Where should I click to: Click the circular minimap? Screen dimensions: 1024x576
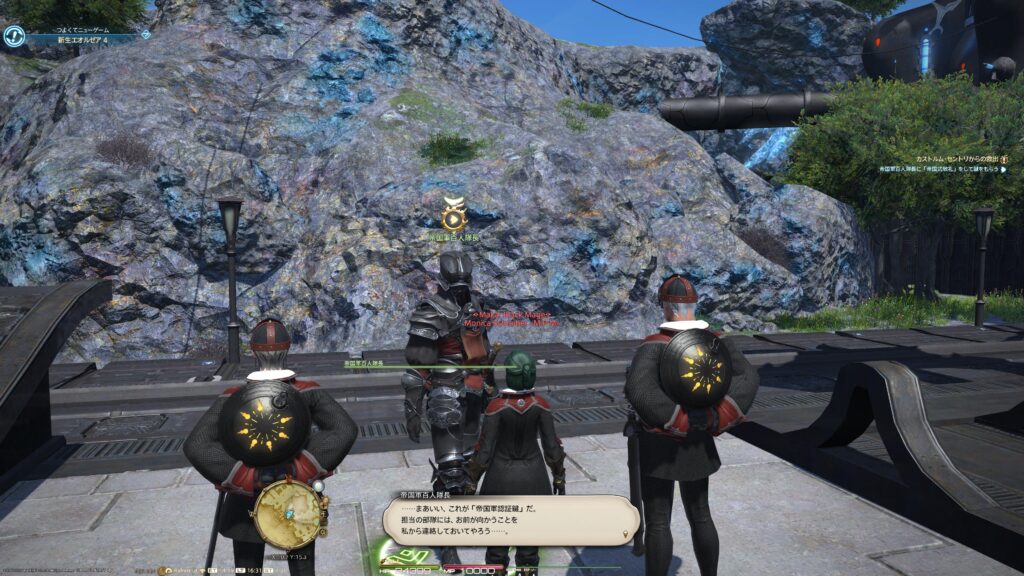(288, 513)
